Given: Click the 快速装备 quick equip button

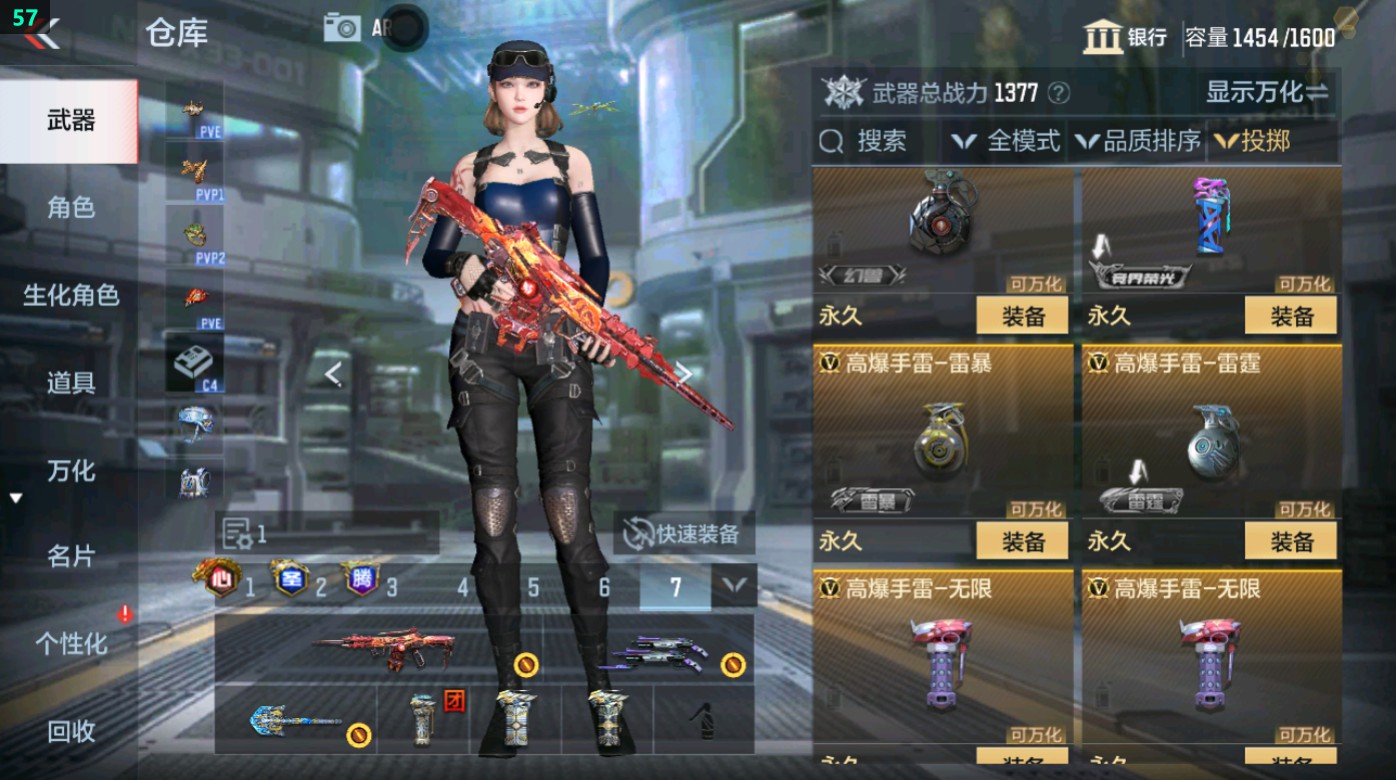Looking at the screenshot, I should (x=686, y=535).
